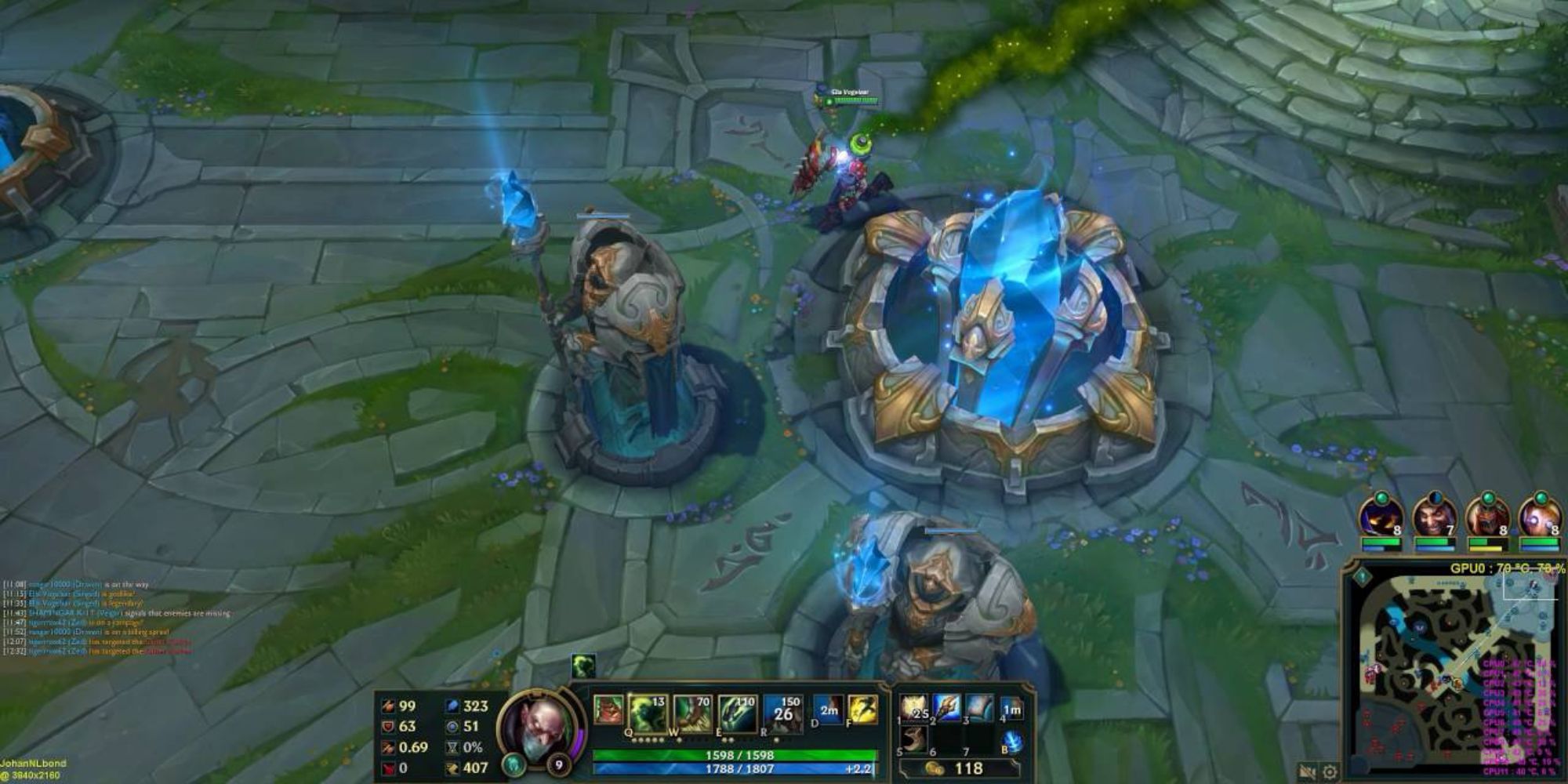Screen dimensions: 1568x784
Task: Click the first item slot with stacks
Action: [x=913, y=708]
